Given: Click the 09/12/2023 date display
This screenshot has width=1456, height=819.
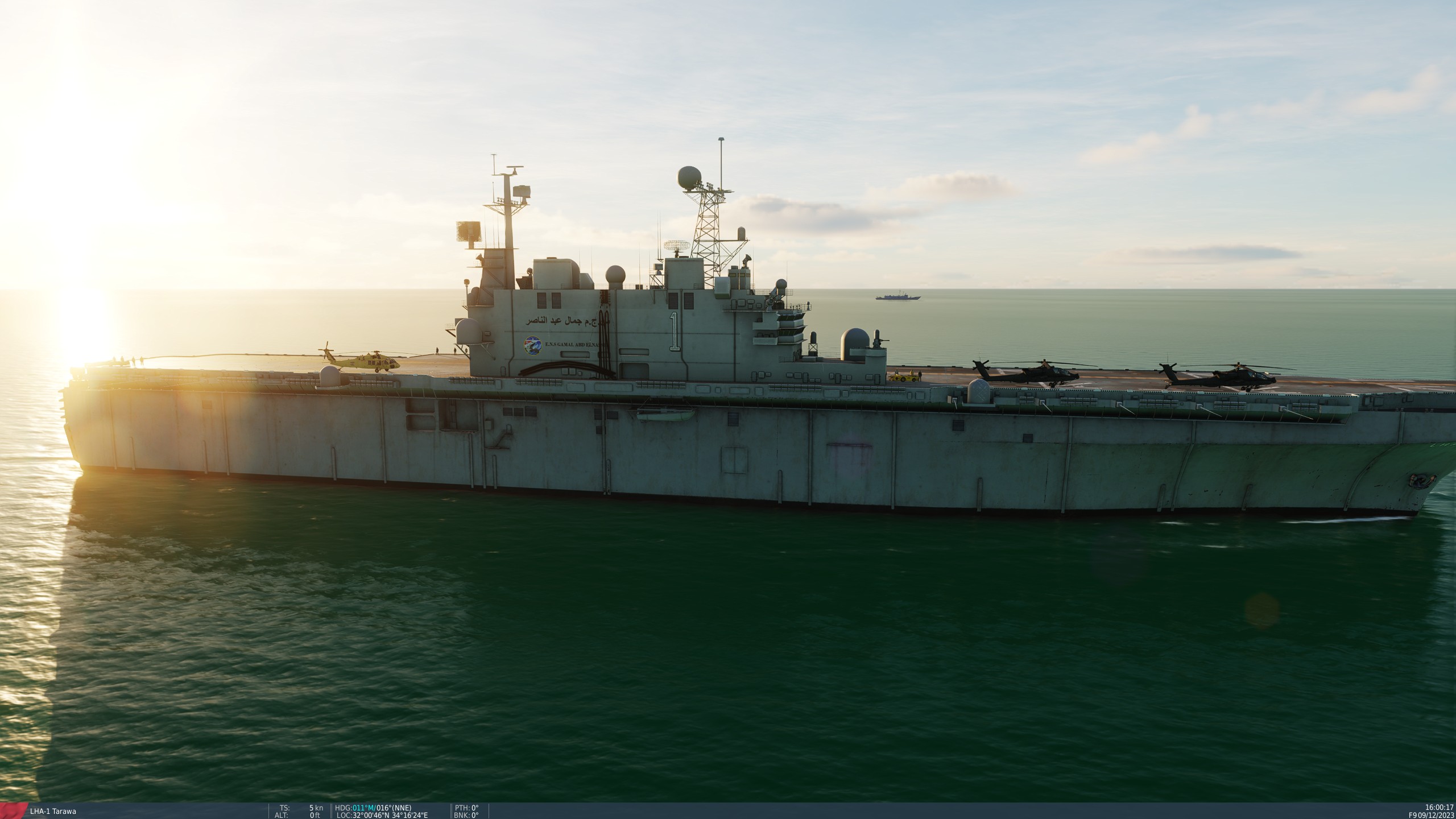Looking at the screenshot, I should point(1433,816).
